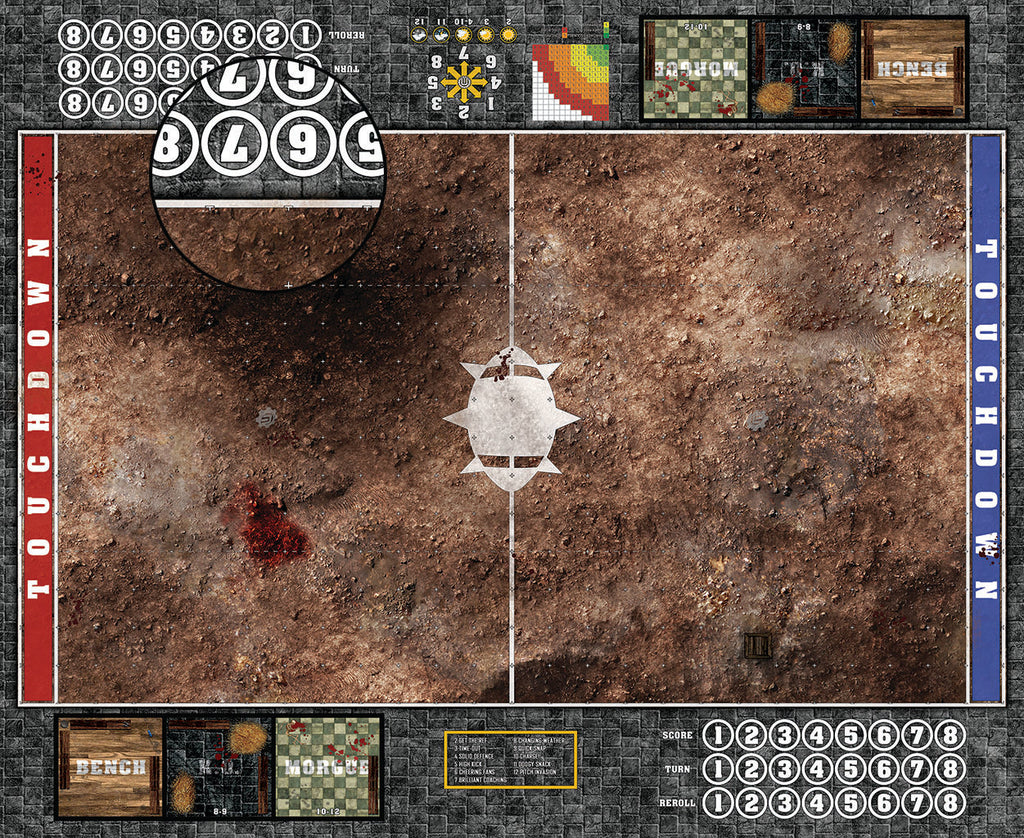
Task: Choose number 1 on the bottom Turn track
Action: [718, 770]
